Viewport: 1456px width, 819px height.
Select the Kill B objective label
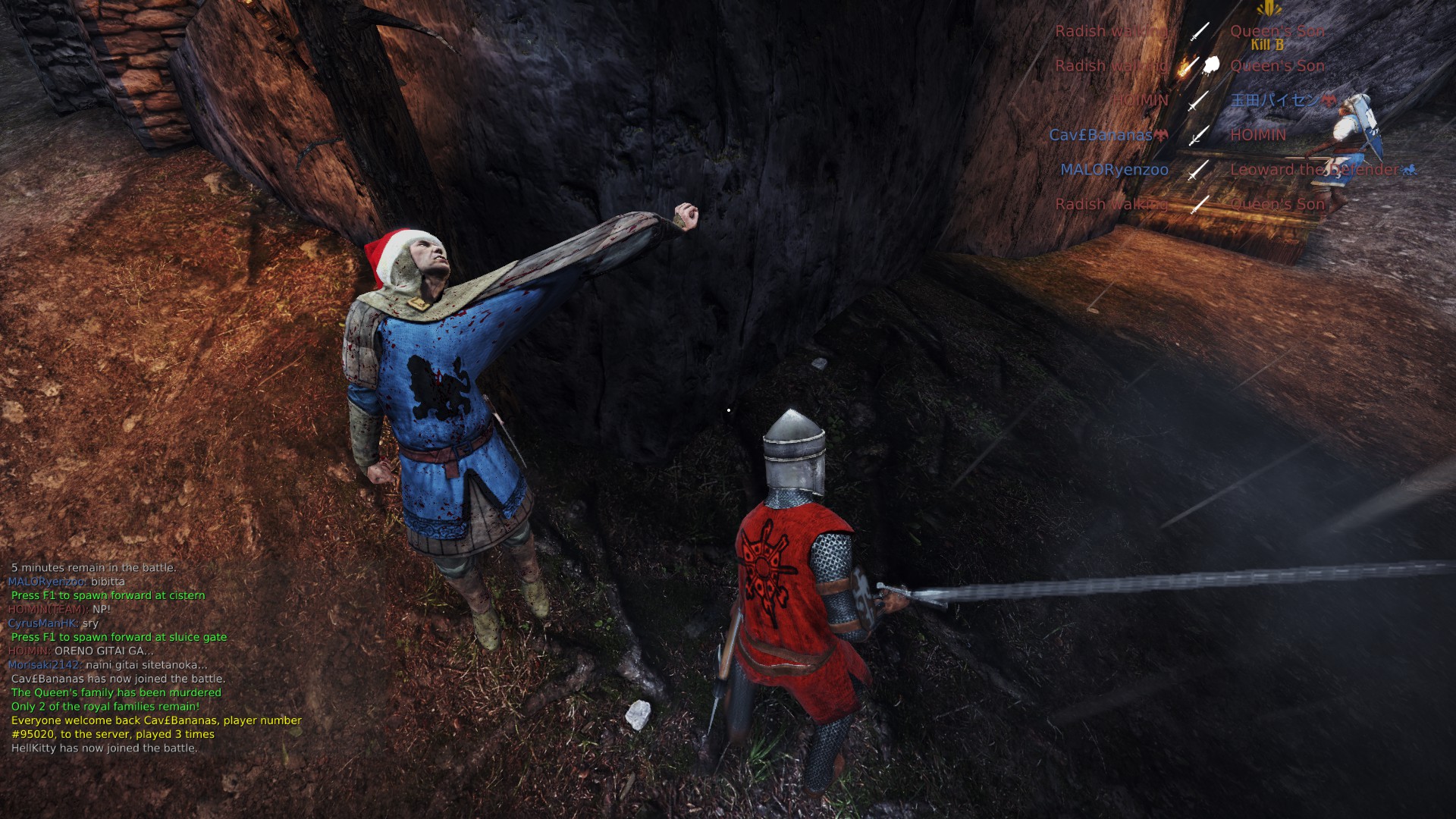coord(1267,45)
